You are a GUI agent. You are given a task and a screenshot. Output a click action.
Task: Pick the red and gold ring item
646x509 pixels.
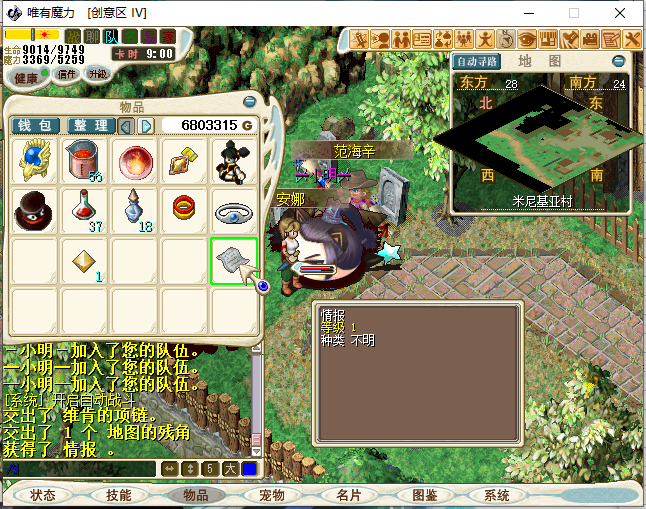click(185, 210)
